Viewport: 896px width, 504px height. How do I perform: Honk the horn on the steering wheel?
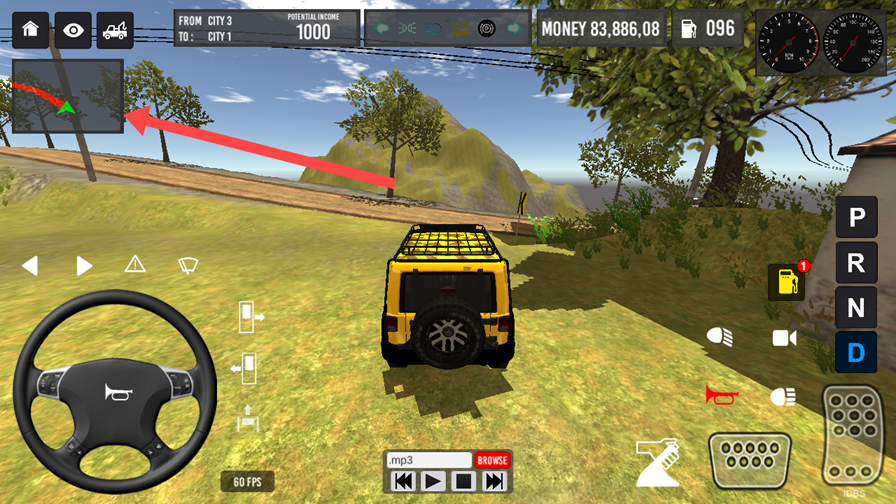tap(116, 393)
